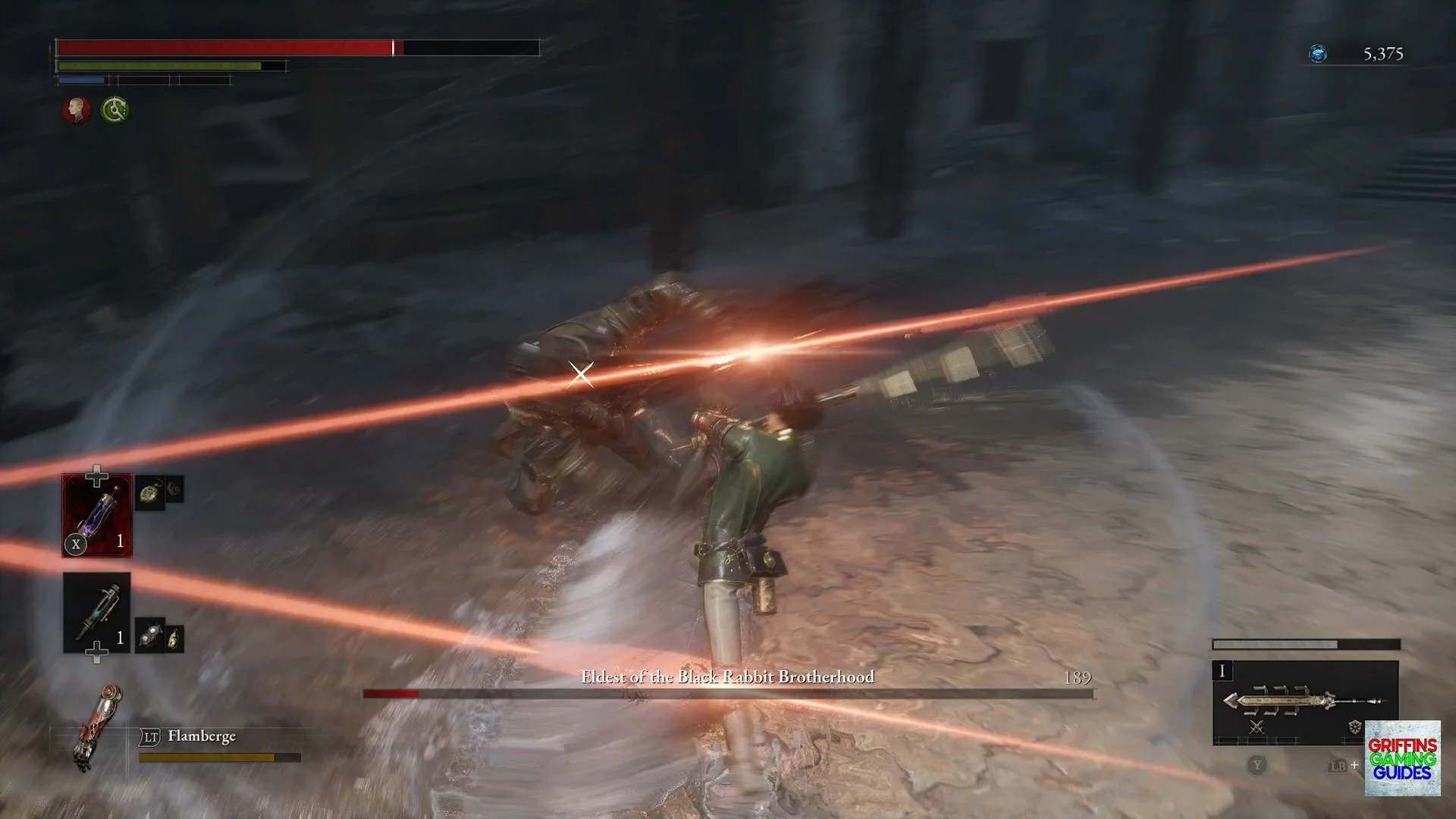This screenshot has height=819, width=1456.
Task: Select the equipped greatsword weapon slot
Action: [1304, 700]
